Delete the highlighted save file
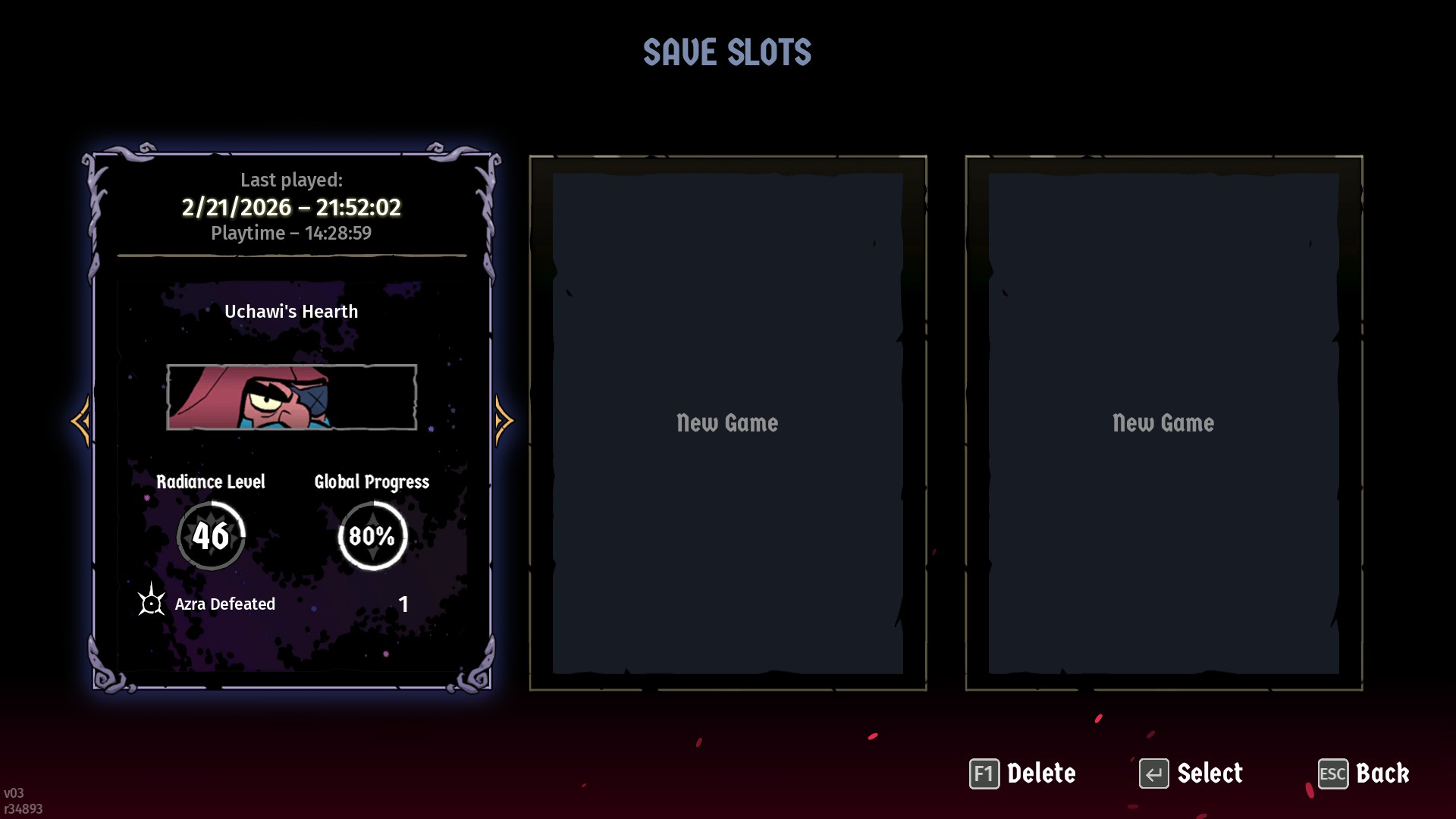This screenshot has height=819, width=1456. pyautogui.click(x=1022, y=773)
